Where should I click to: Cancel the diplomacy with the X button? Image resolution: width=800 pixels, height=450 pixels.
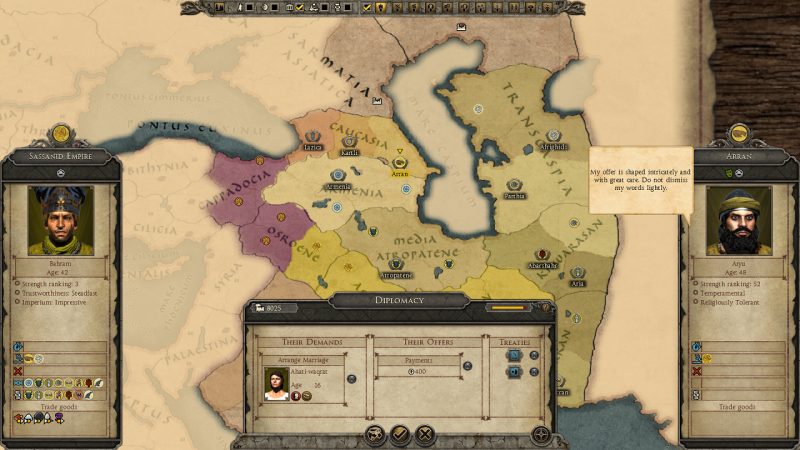coord(425,434)
